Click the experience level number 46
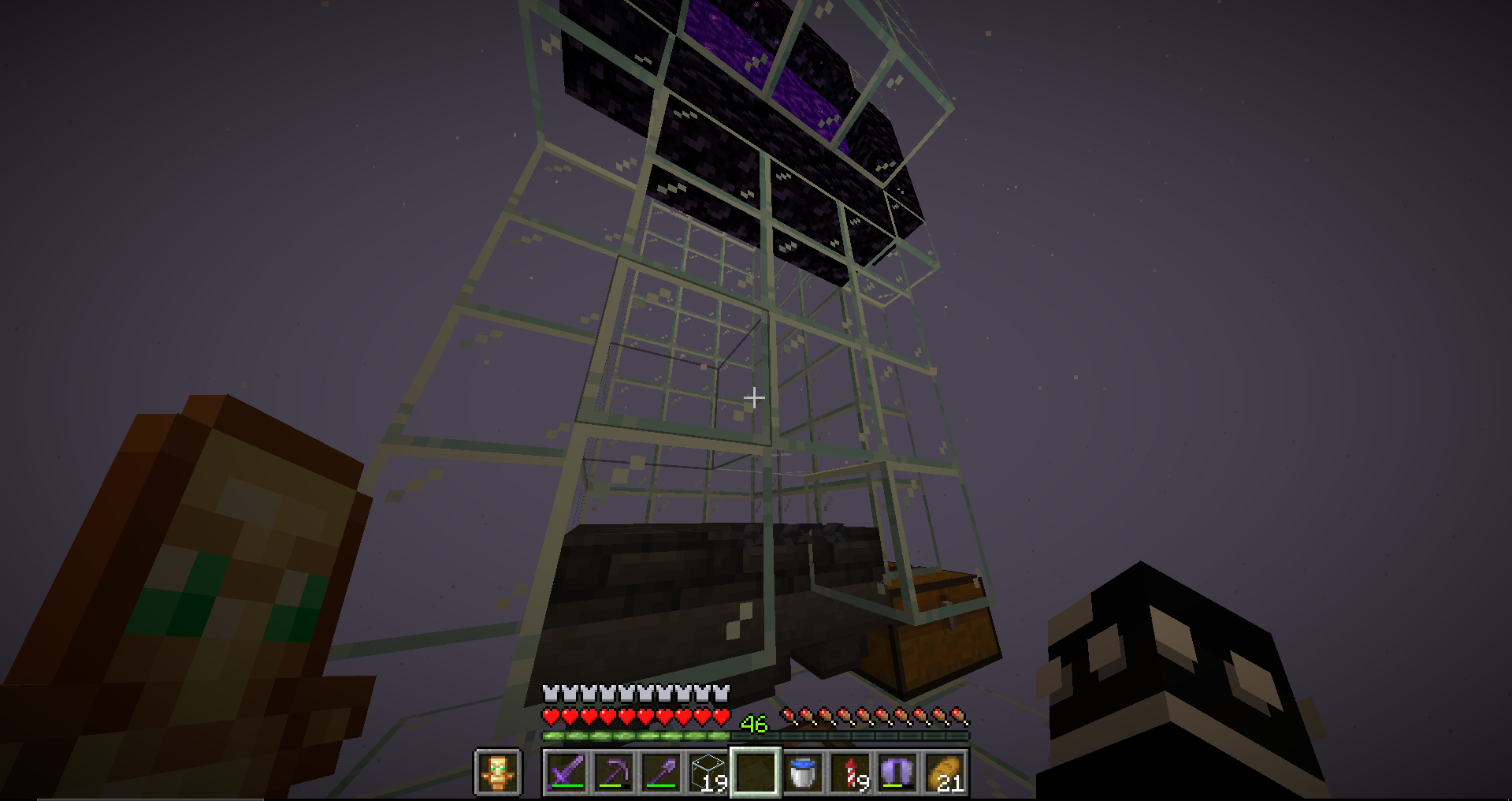The image size is (1512, 801). coord(756,721)
